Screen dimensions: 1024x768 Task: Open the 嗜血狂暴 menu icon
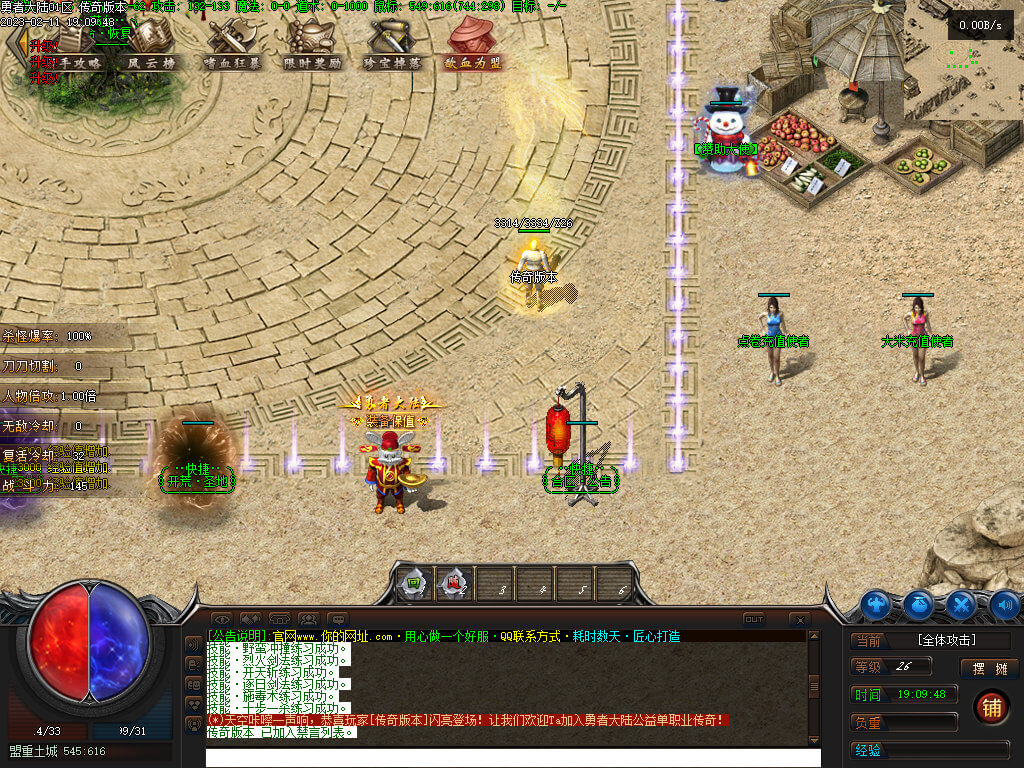[233, 43]
